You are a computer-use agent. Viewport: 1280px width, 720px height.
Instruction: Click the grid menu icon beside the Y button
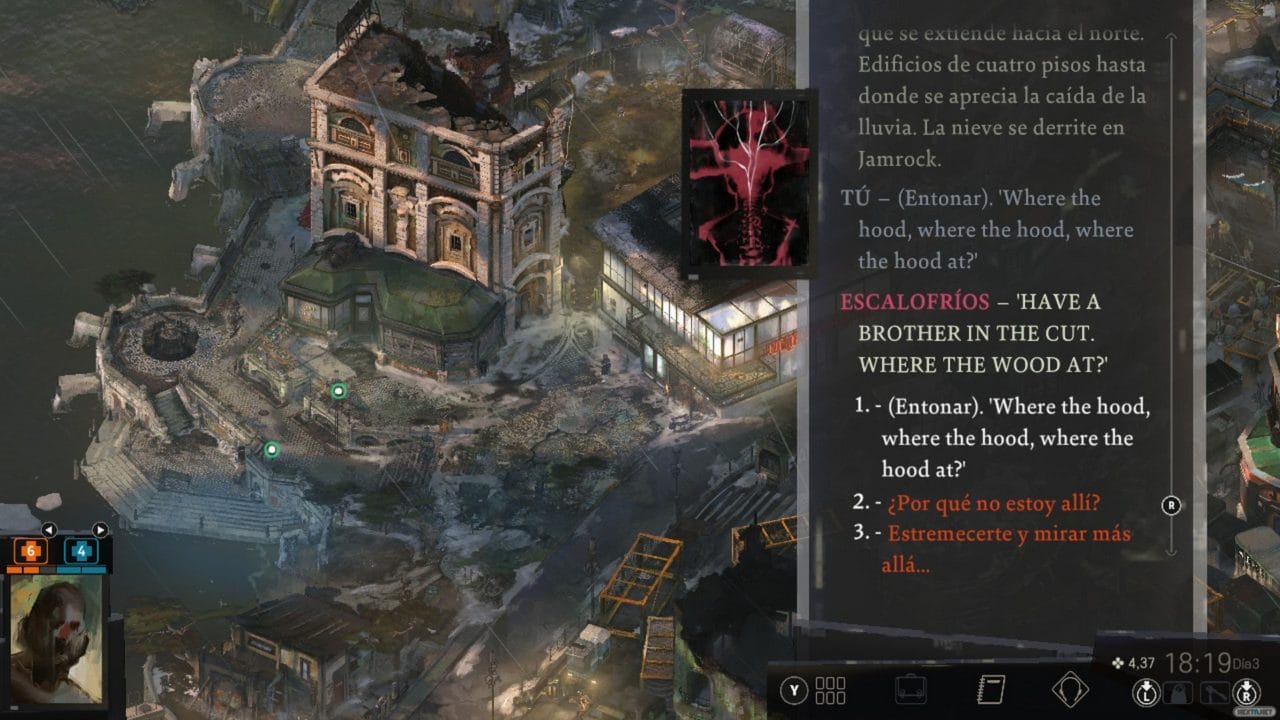point(829,690)
